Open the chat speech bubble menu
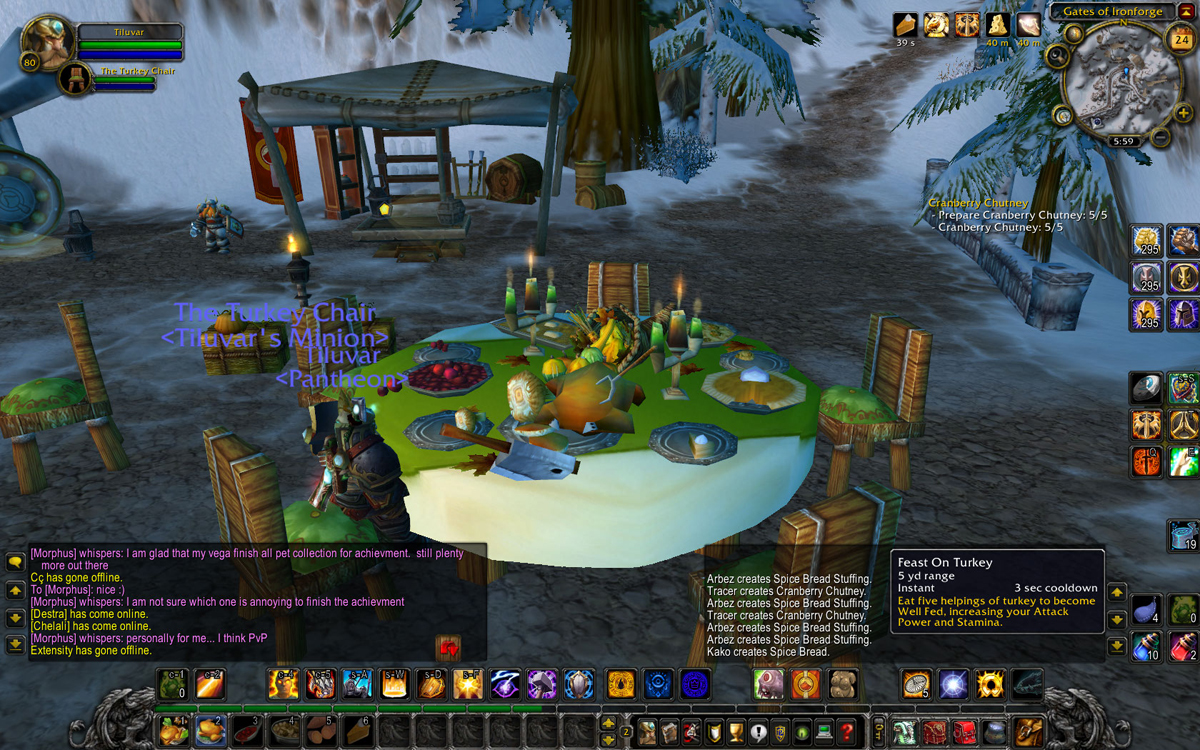The width and height of the screenshot is (1200, 750). point(15,563)
